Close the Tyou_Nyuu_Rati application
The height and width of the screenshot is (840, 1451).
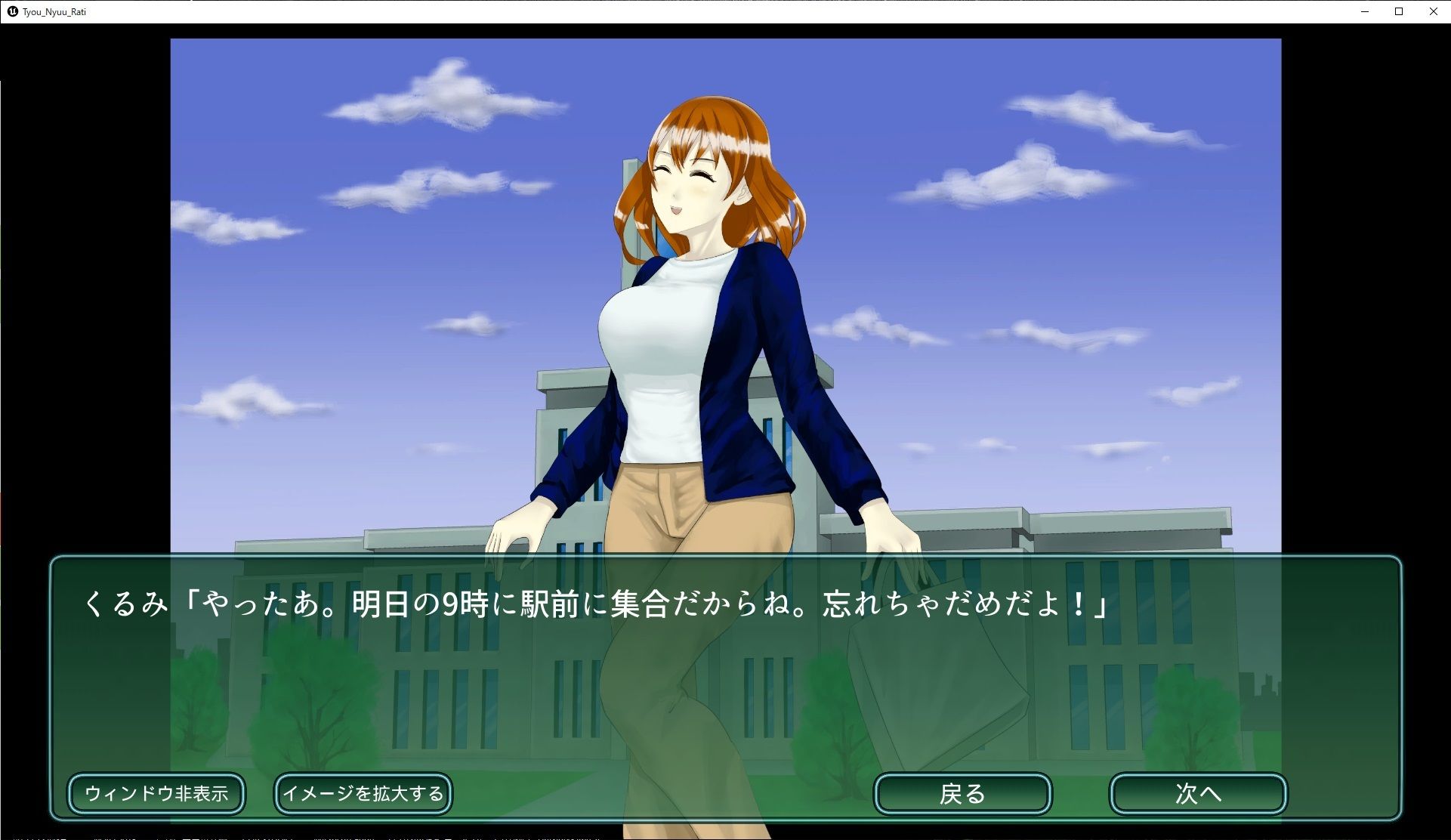point(1433,11)
